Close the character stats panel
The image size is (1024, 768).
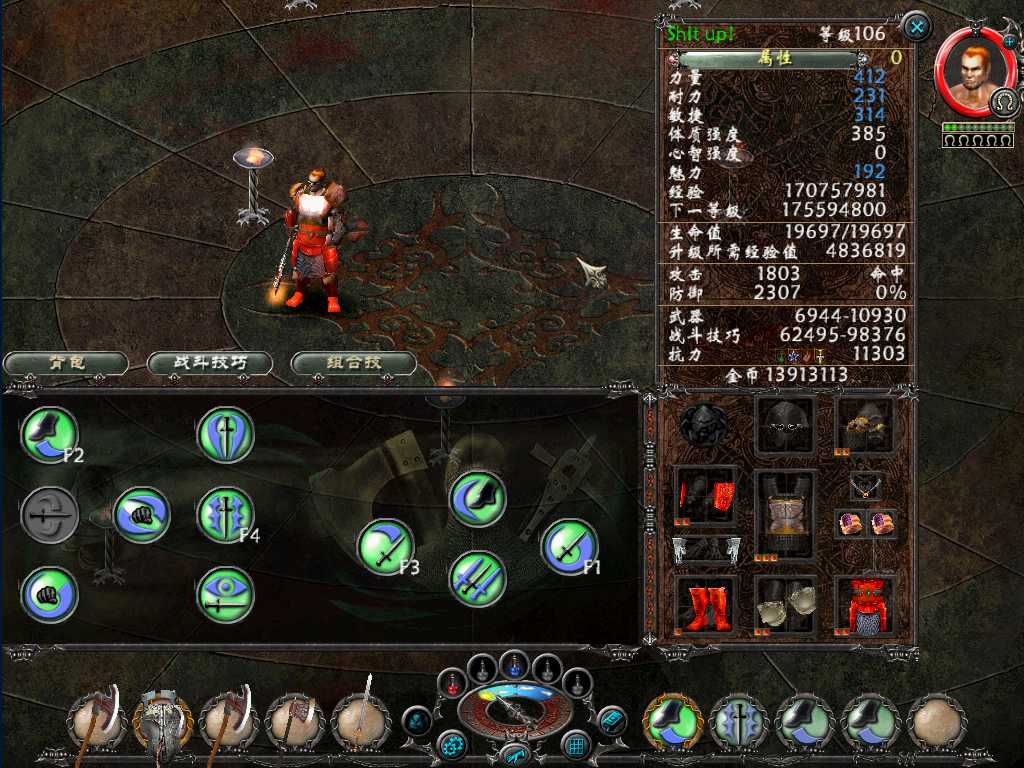[915, 26]
